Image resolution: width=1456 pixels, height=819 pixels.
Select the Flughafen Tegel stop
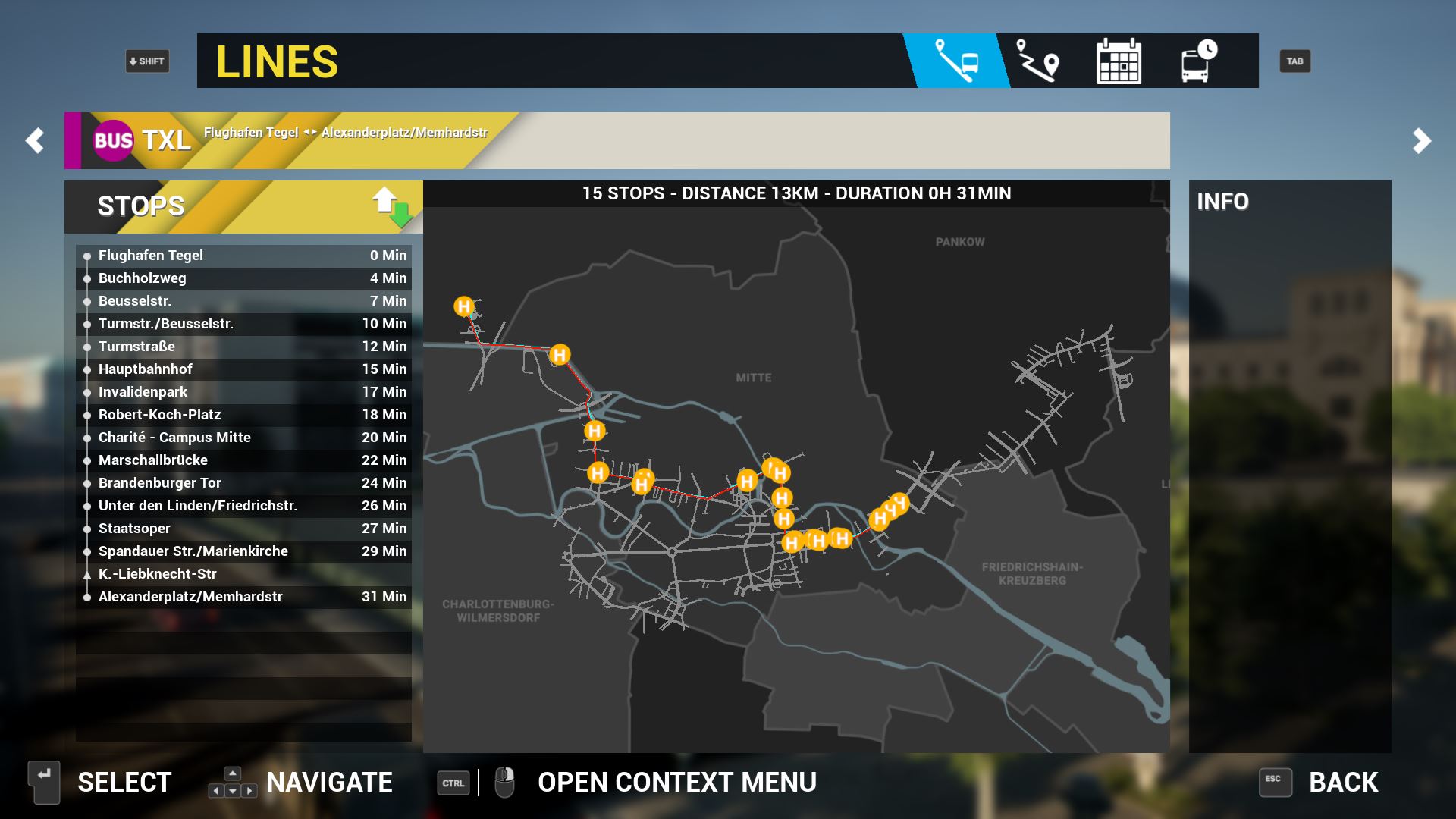tap(243, 256)
